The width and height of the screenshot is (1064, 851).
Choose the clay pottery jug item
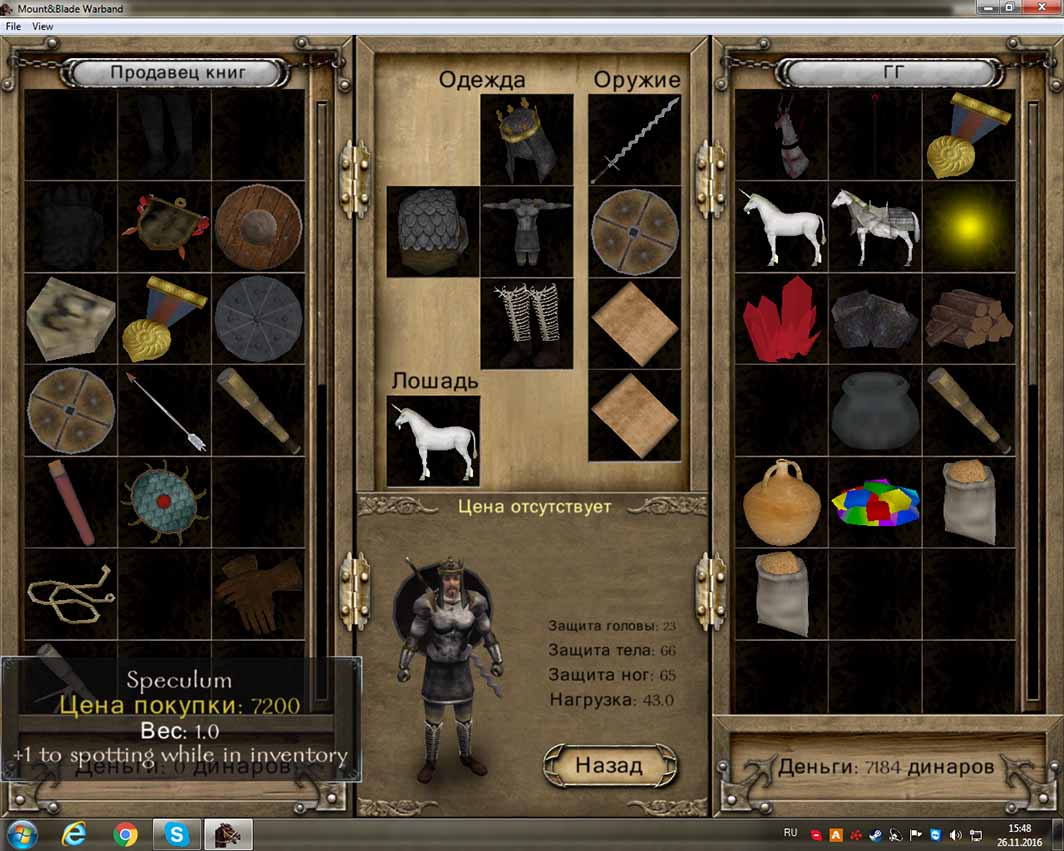[x=781, y=502]
